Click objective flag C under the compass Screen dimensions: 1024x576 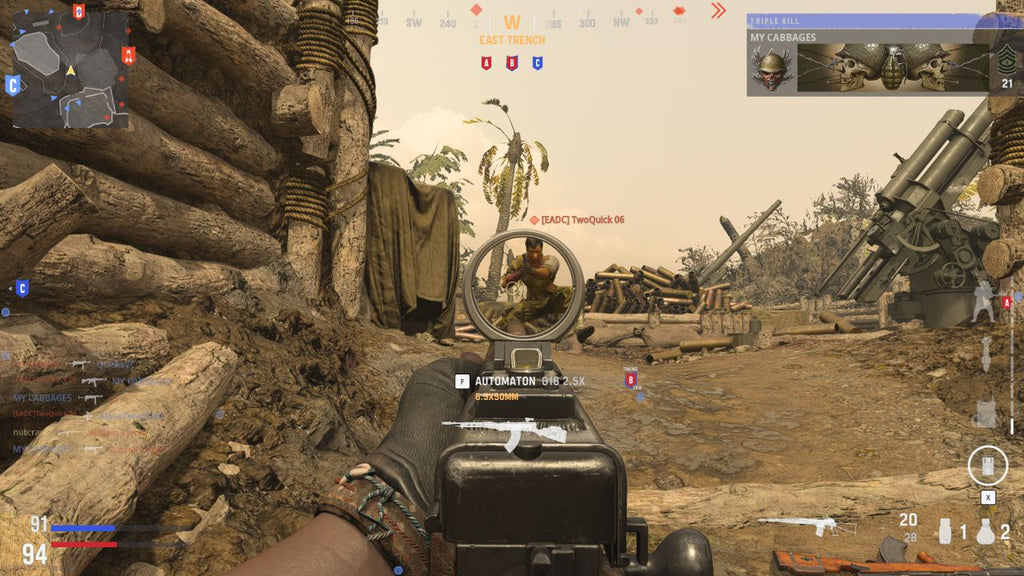[x=537, y=63]
